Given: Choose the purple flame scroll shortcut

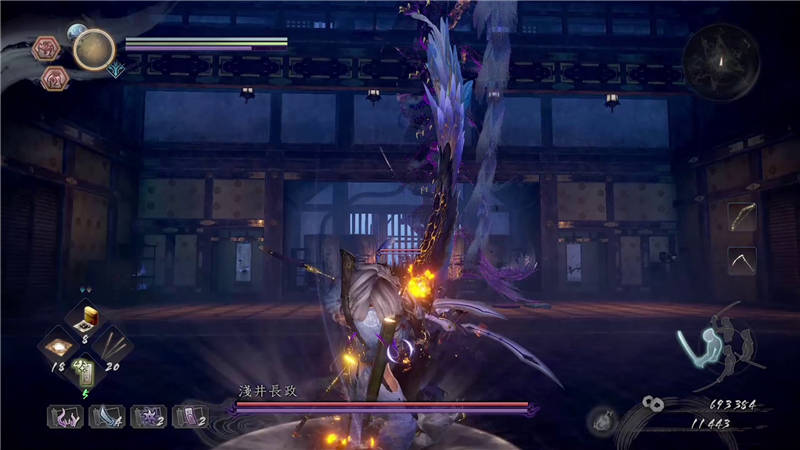Looking at the screenshot, I should pyautogui.click(x=64, y=416).
